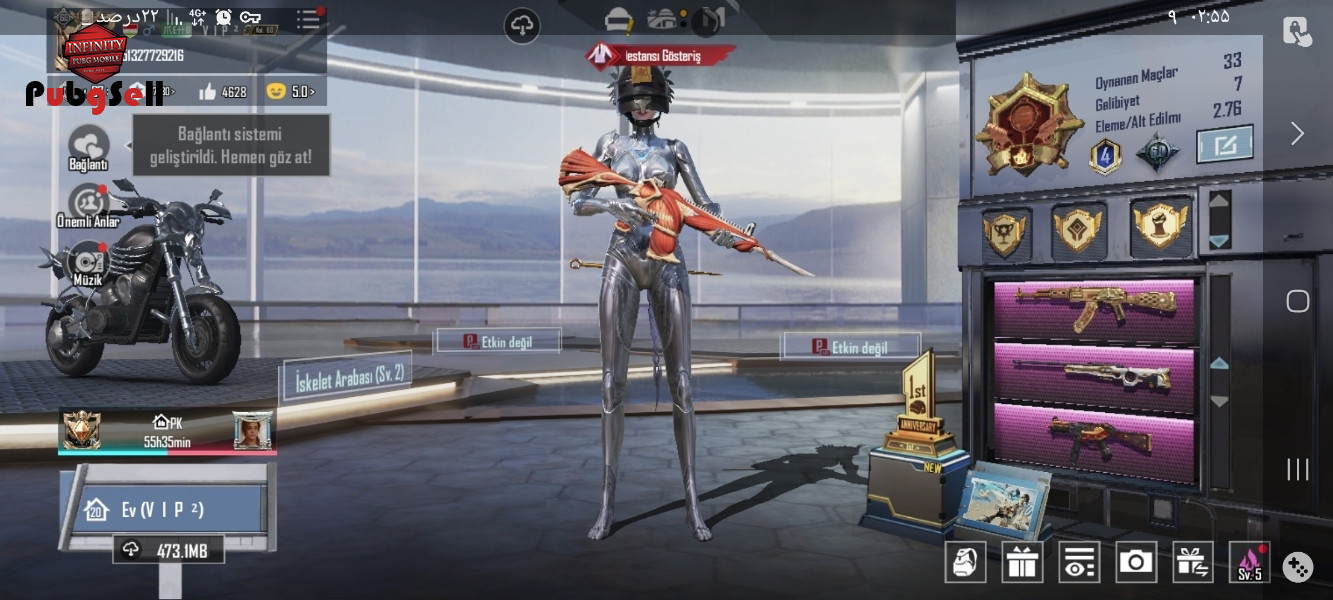The width and height of the screenshot is (1333, 600).
Task: Open the gift box icon
Action: [1022, 563]
